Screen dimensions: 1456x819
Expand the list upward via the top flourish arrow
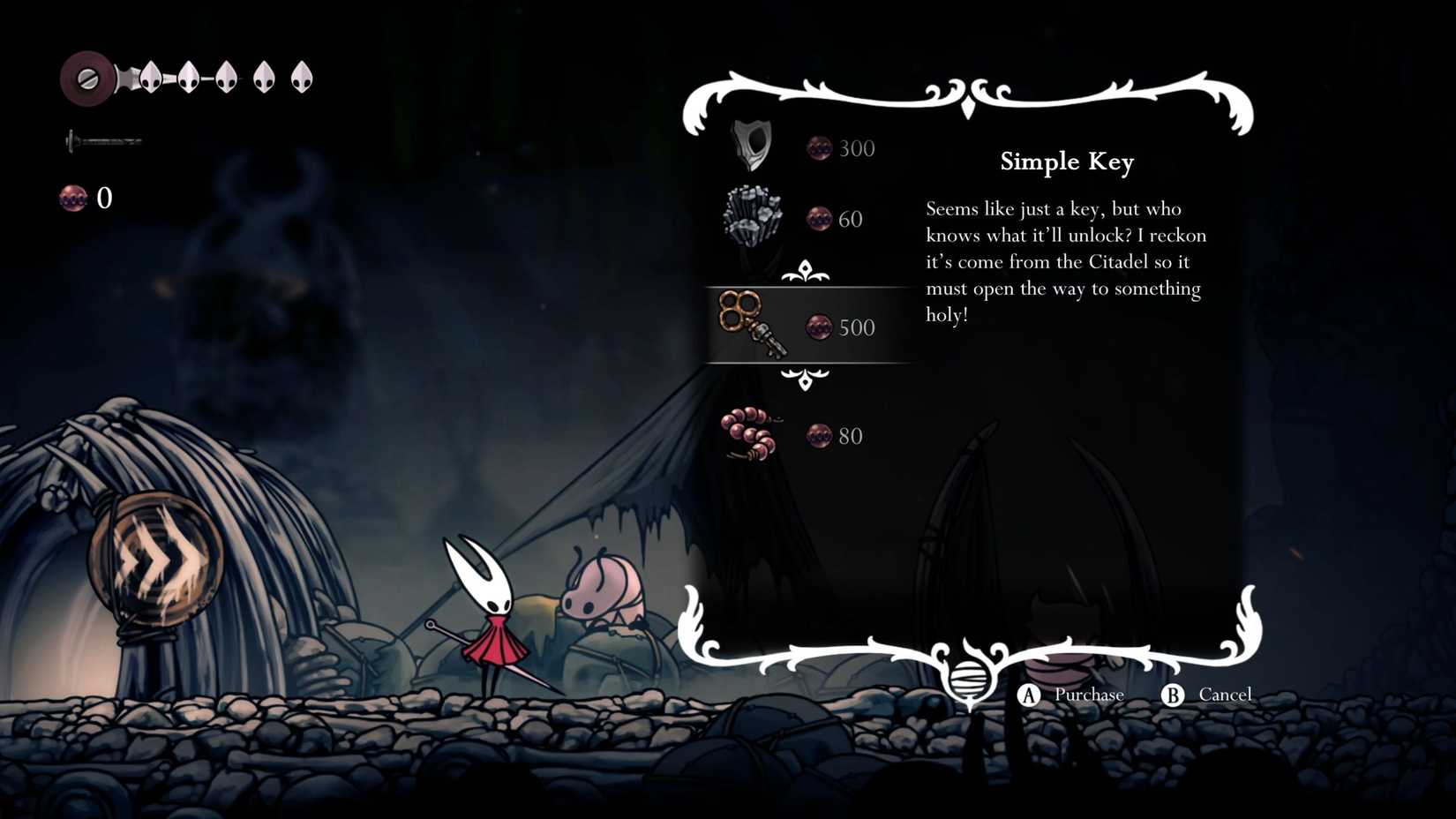click(806, 272)
